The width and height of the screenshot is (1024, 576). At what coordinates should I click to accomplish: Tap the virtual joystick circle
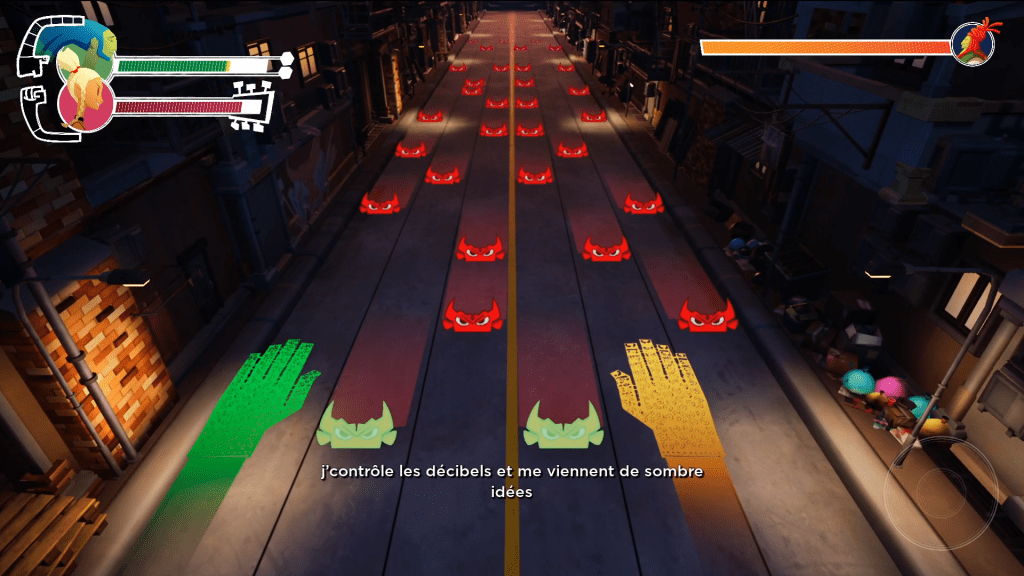tap(940, 492)
